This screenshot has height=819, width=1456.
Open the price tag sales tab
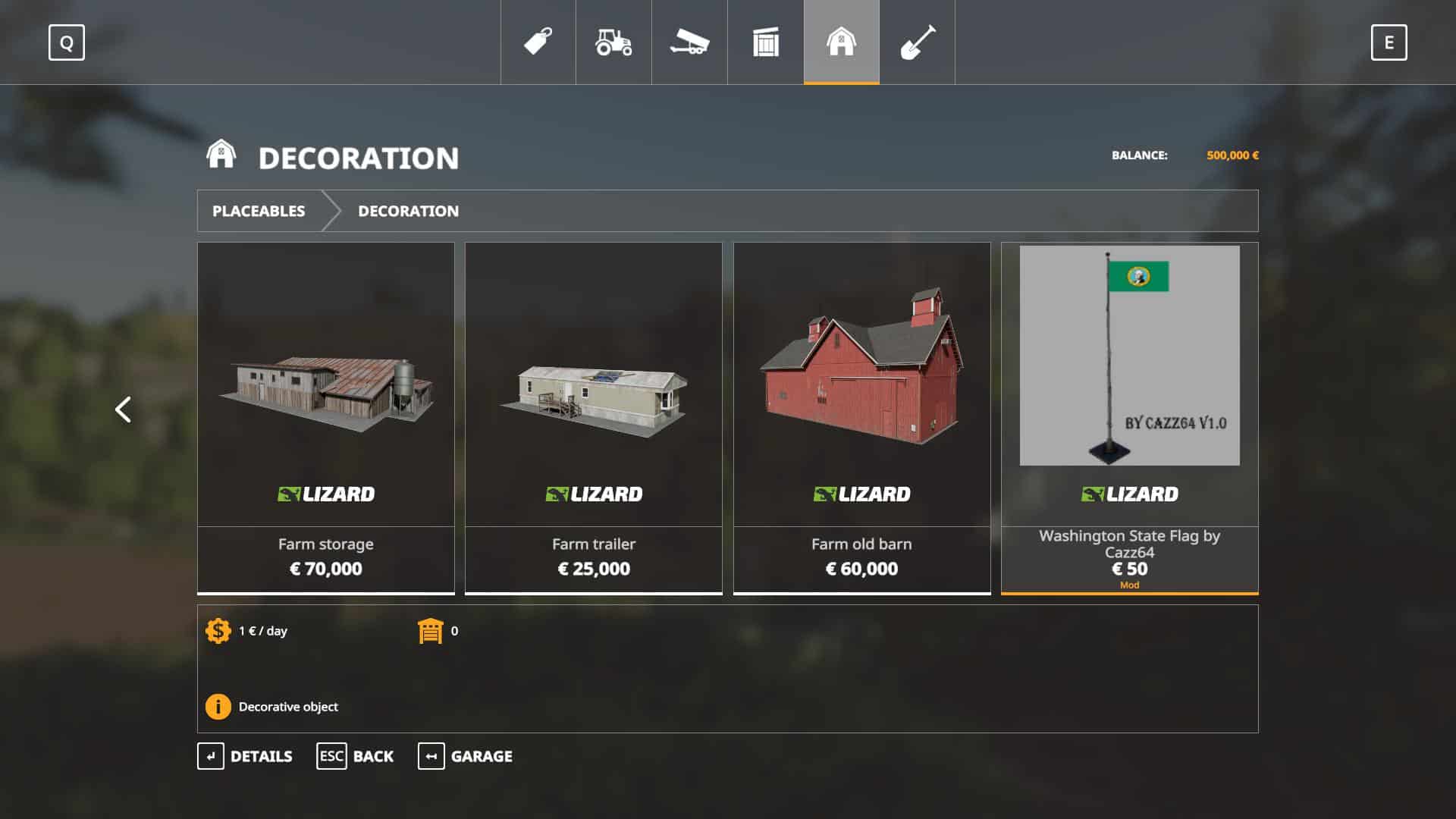[x=538, y=42]
